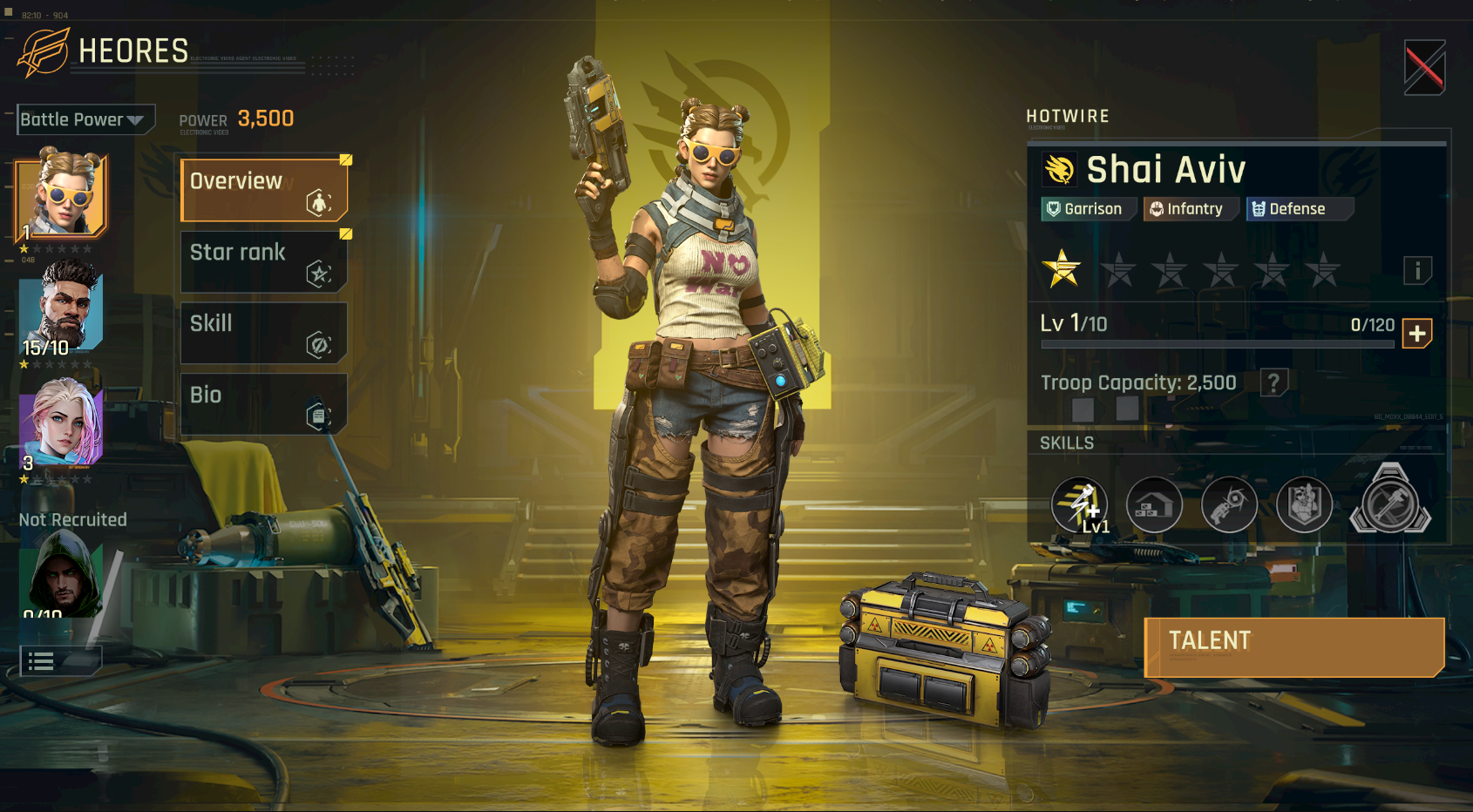1473x812 pixels.
Task: Open the Star rank tab
Action: (263, 261)
